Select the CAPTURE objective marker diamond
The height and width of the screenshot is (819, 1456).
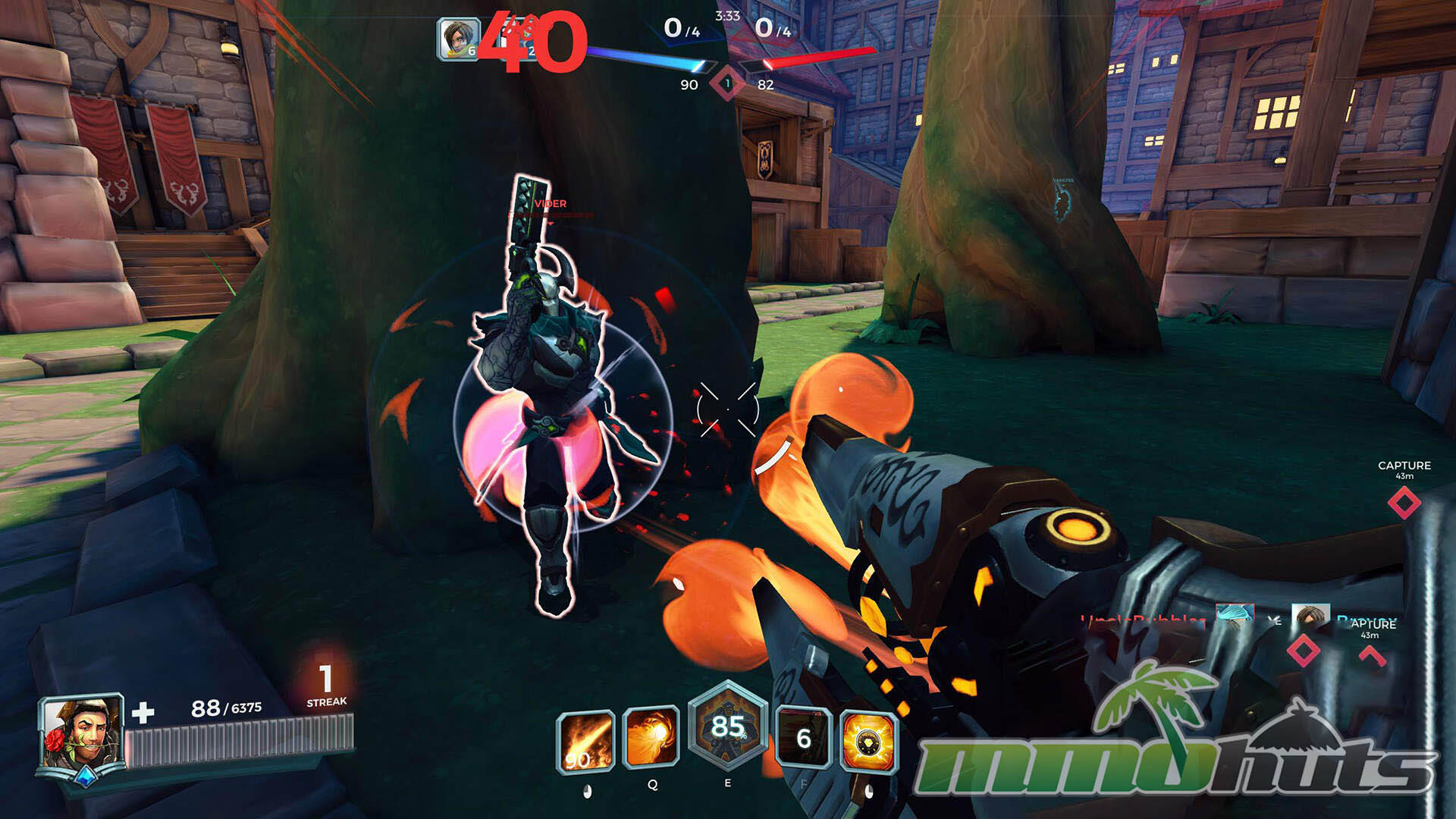pyautogui.click(x=1404, y=503)
